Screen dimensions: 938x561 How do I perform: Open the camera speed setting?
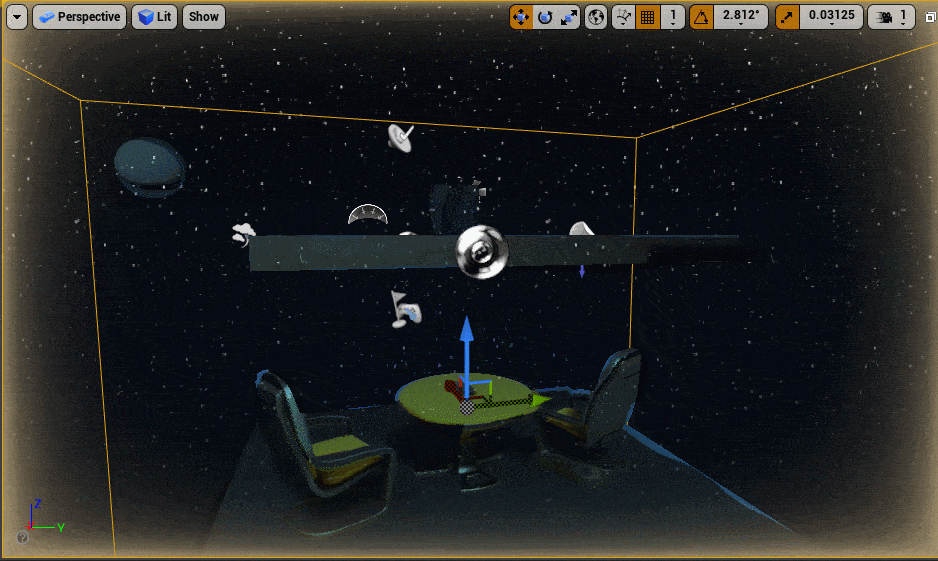pos(891,17)
